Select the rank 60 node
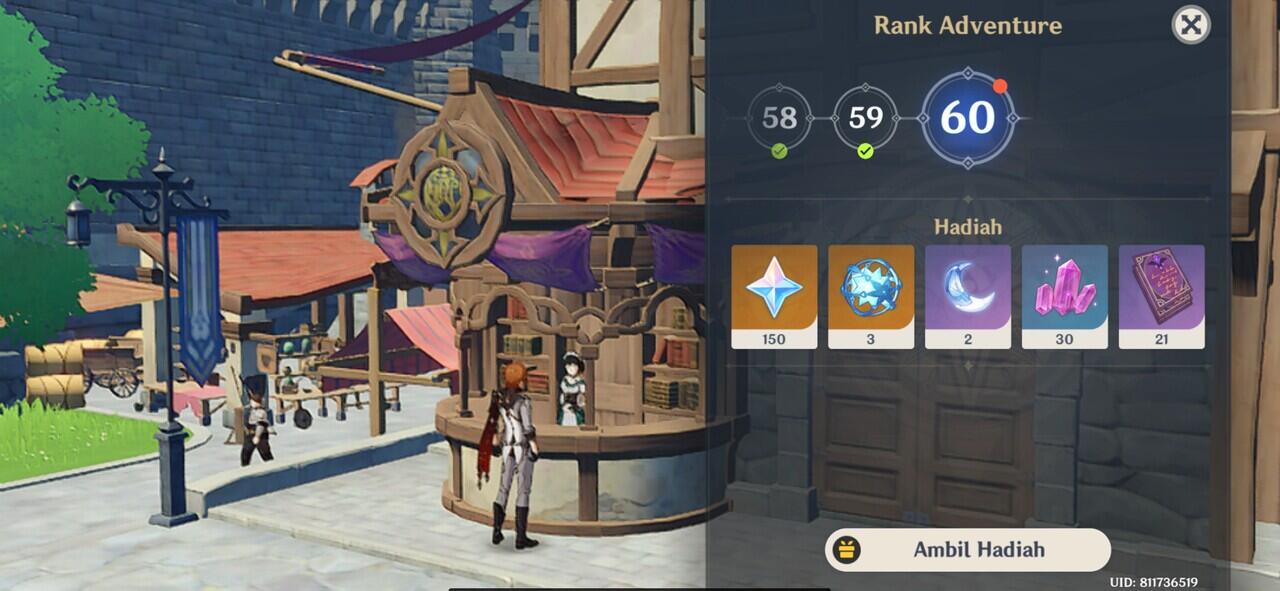 [967, 118]
